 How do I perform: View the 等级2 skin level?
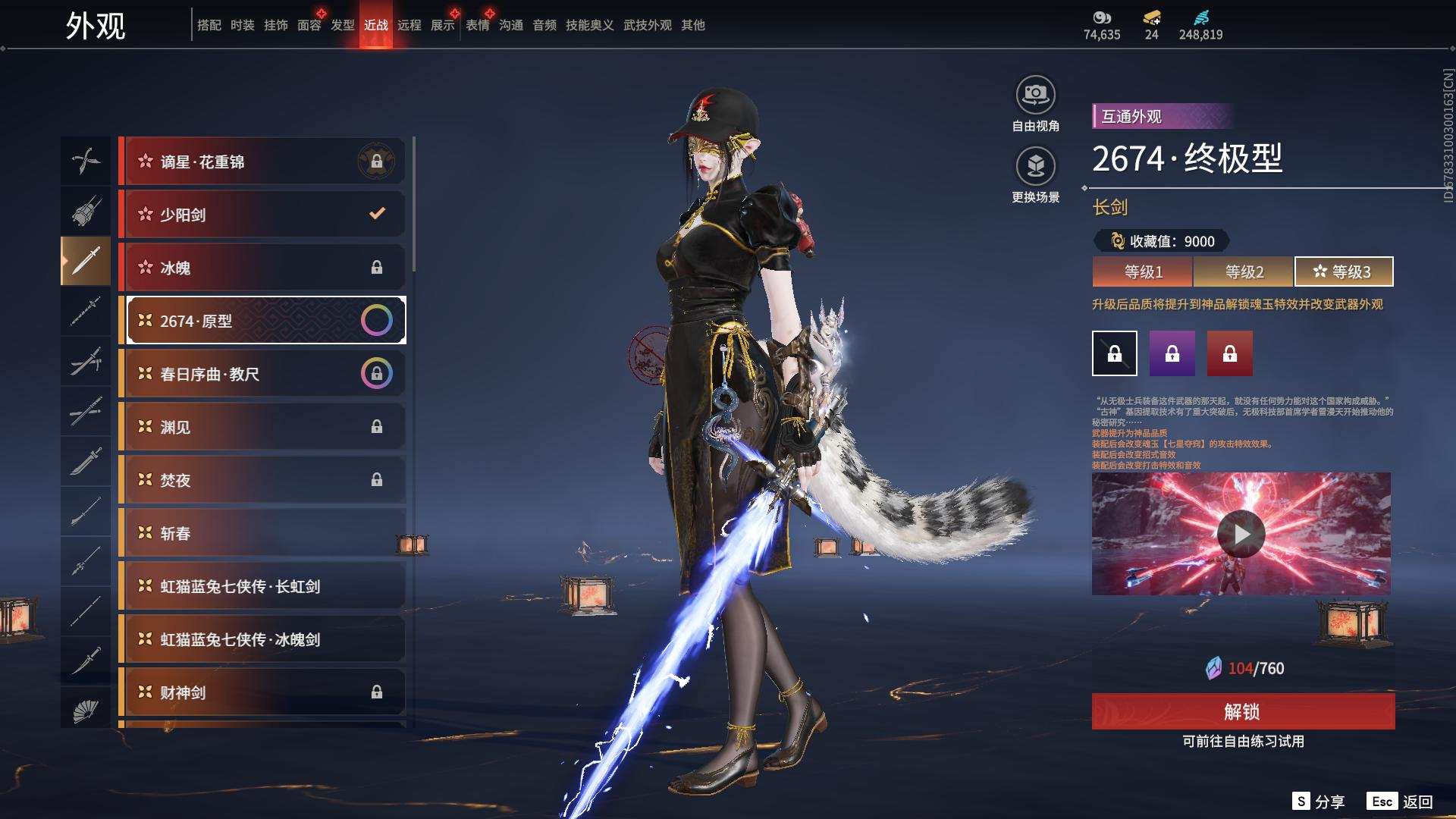pos(1244,271)
